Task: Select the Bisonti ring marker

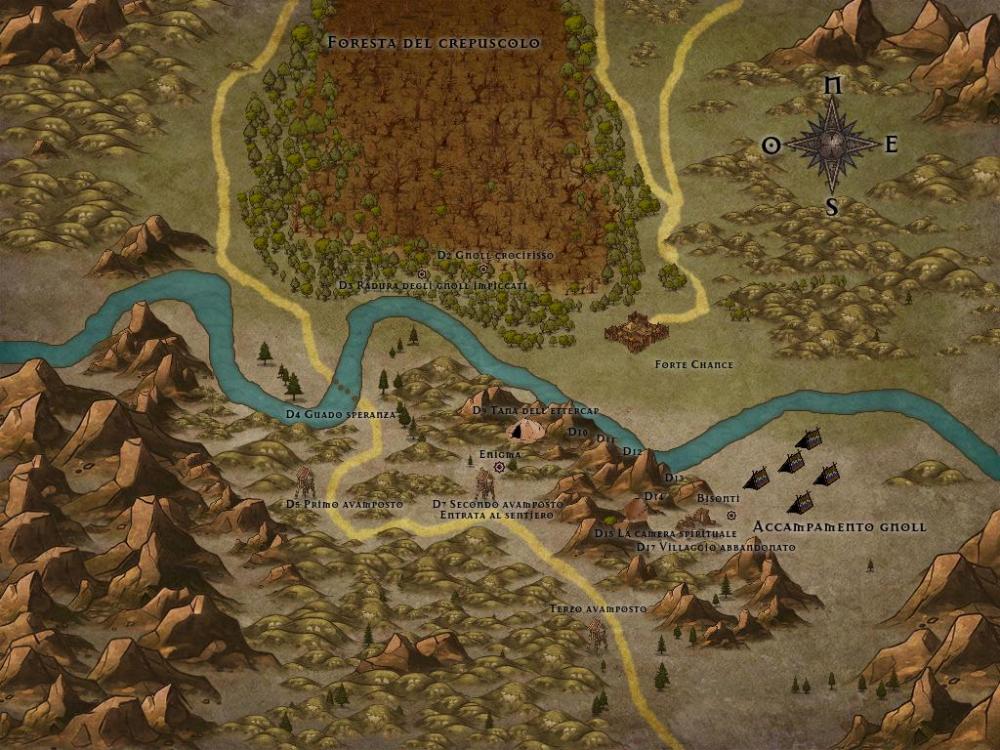Action: pyautogui.click(x=732, y=515)
